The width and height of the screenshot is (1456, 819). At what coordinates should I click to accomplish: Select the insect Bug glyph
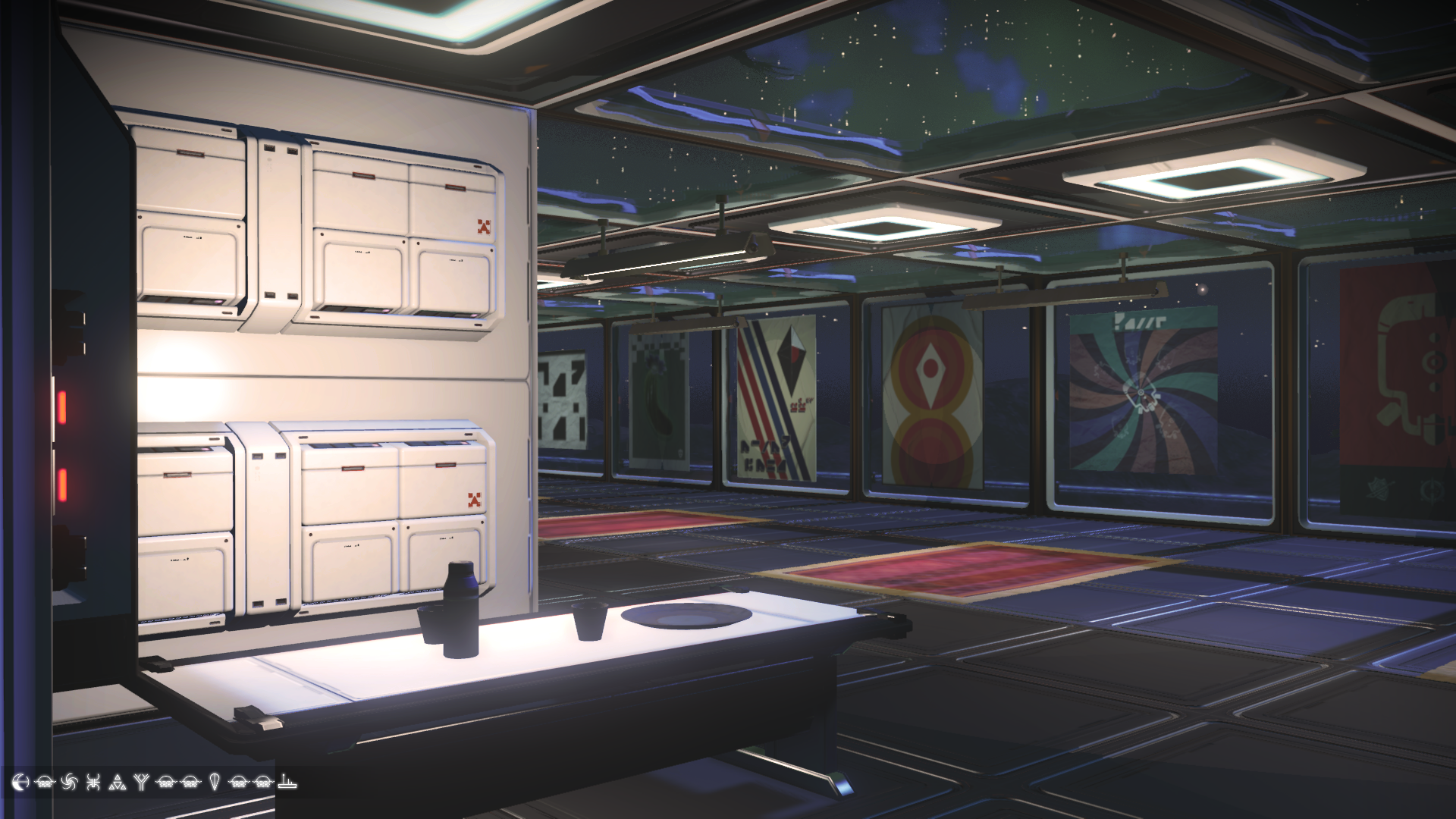click(94, 783)
